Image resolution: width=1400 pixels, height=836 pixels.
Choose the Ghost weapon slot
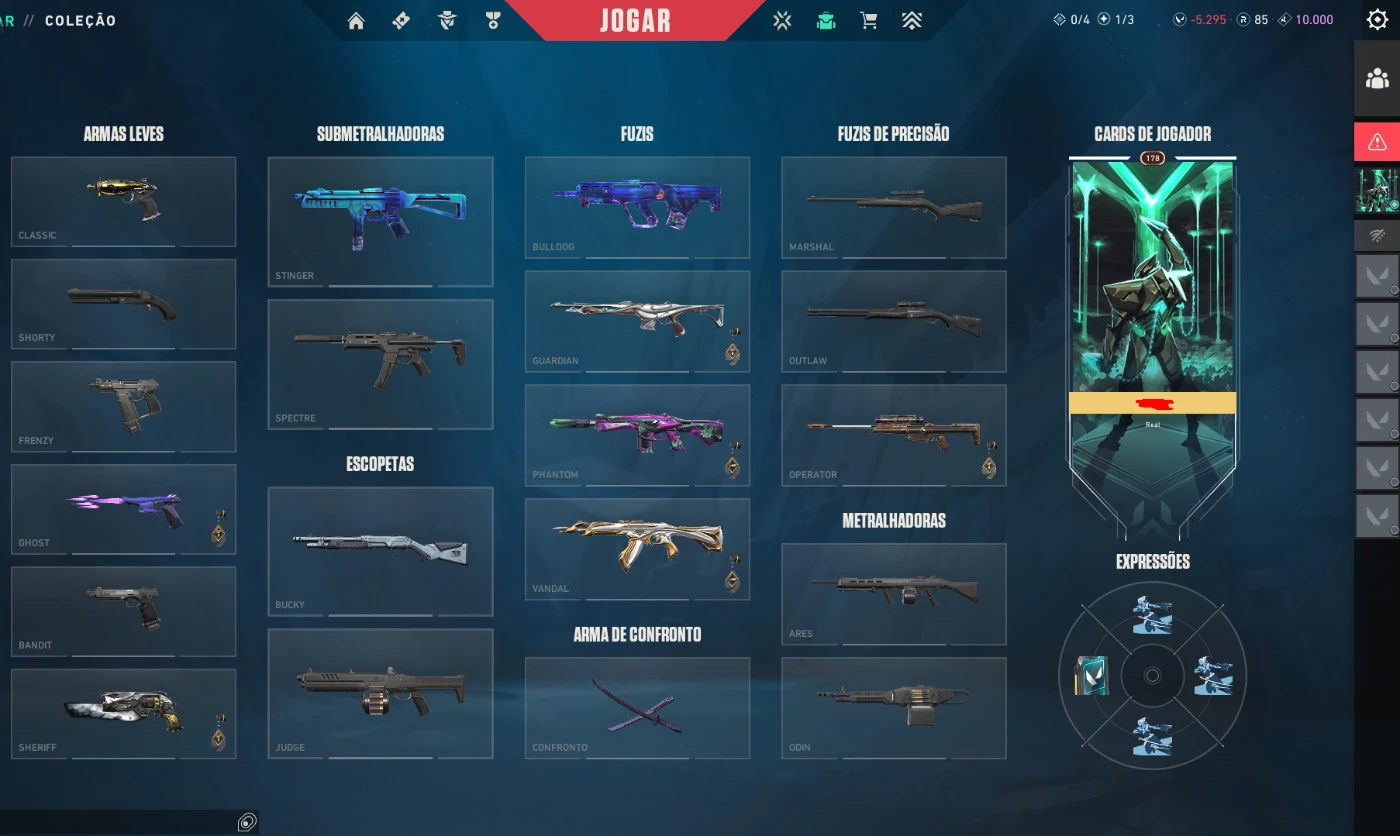click(124, 508)
